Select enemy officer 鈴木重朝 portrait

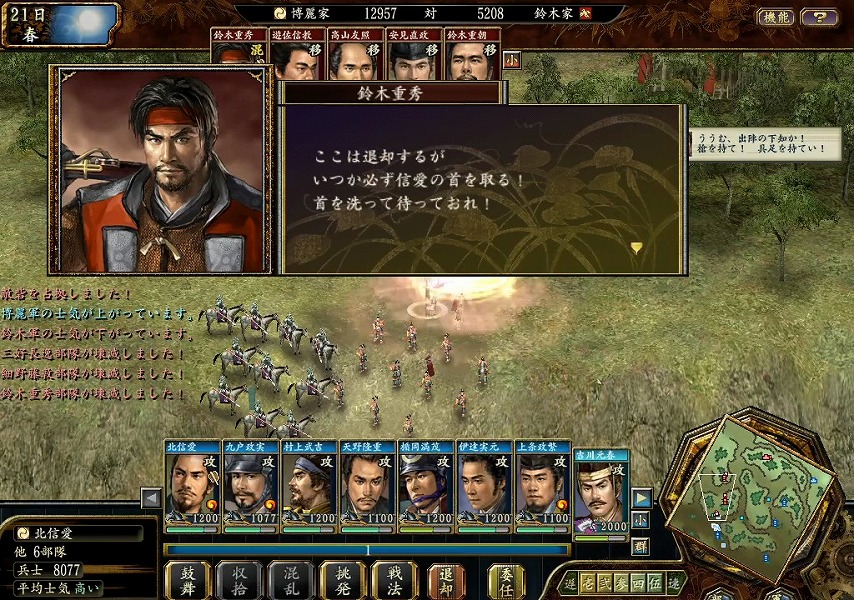472,56
